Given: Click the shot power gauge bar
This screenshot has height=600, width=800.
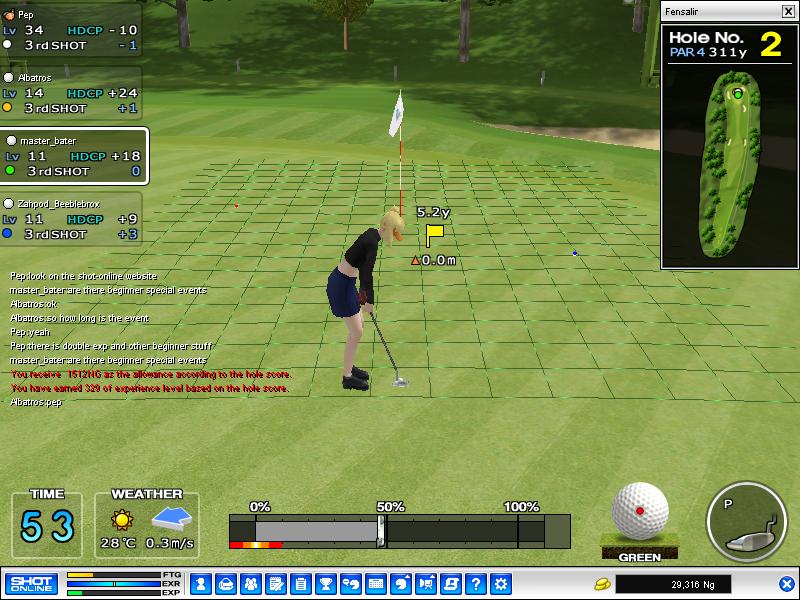Looking at the screenshot, I should pos(400,530).
